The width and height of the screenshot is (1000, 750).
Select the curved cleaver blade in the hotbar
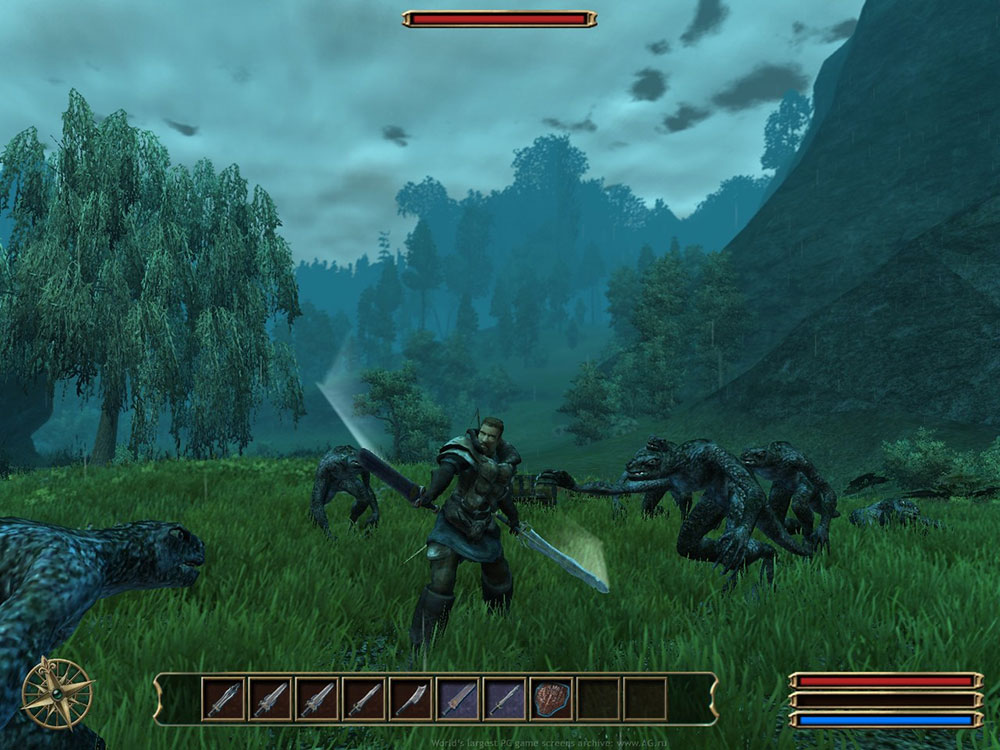411,698
